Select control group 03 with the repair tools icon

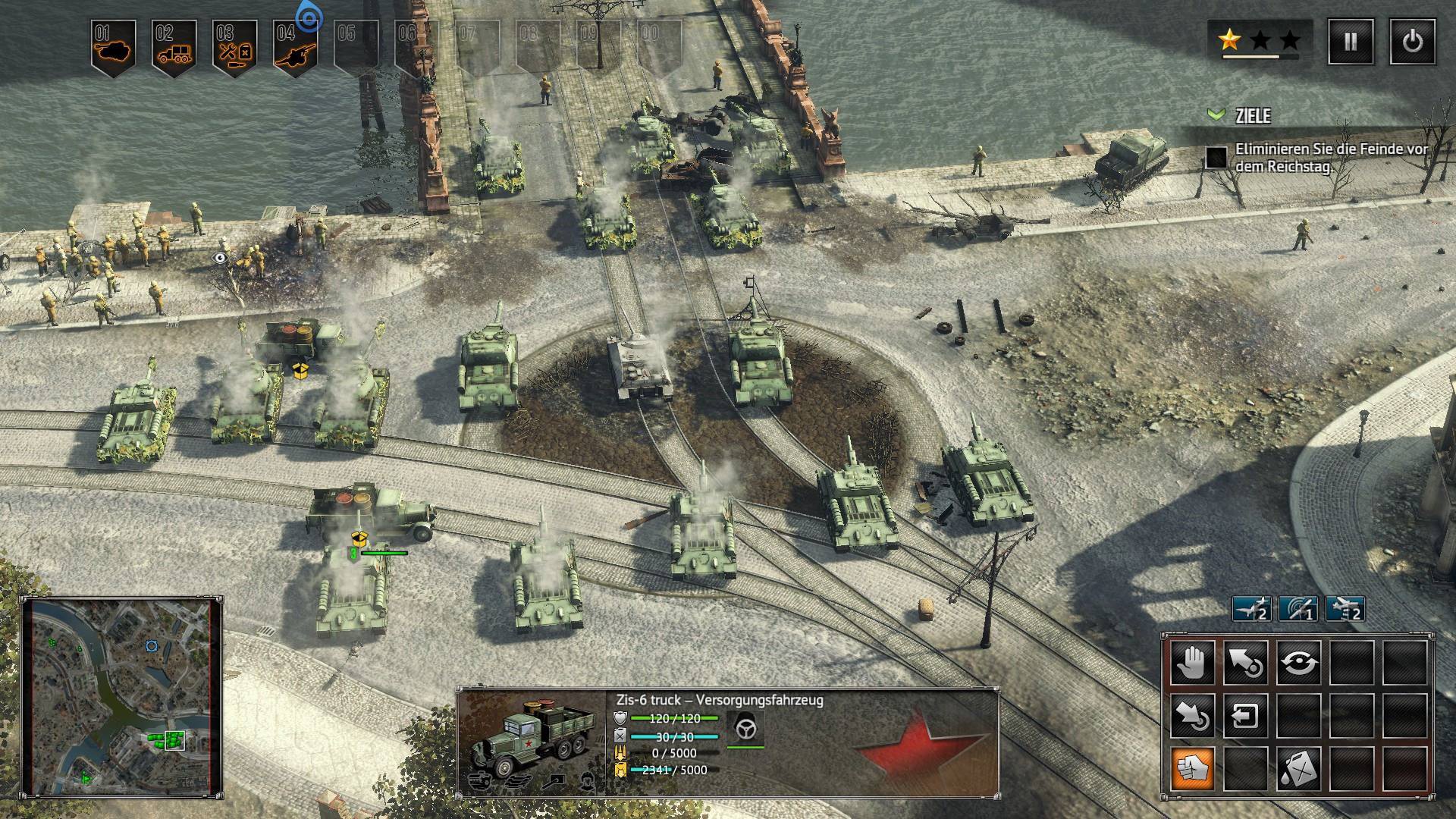pos(234,48)
